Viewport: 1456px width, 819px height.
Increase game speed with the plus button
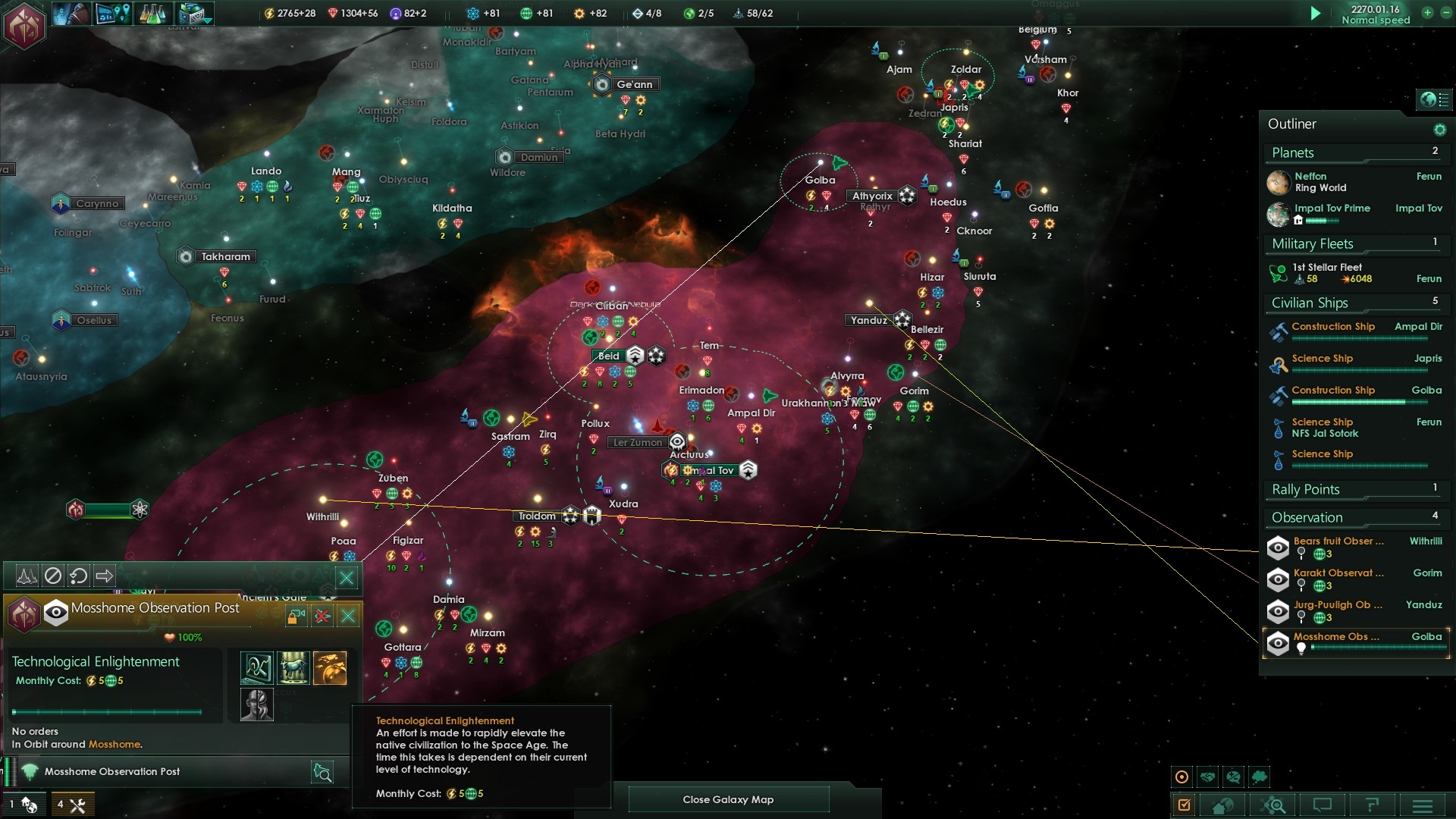tap(1427, 13)
